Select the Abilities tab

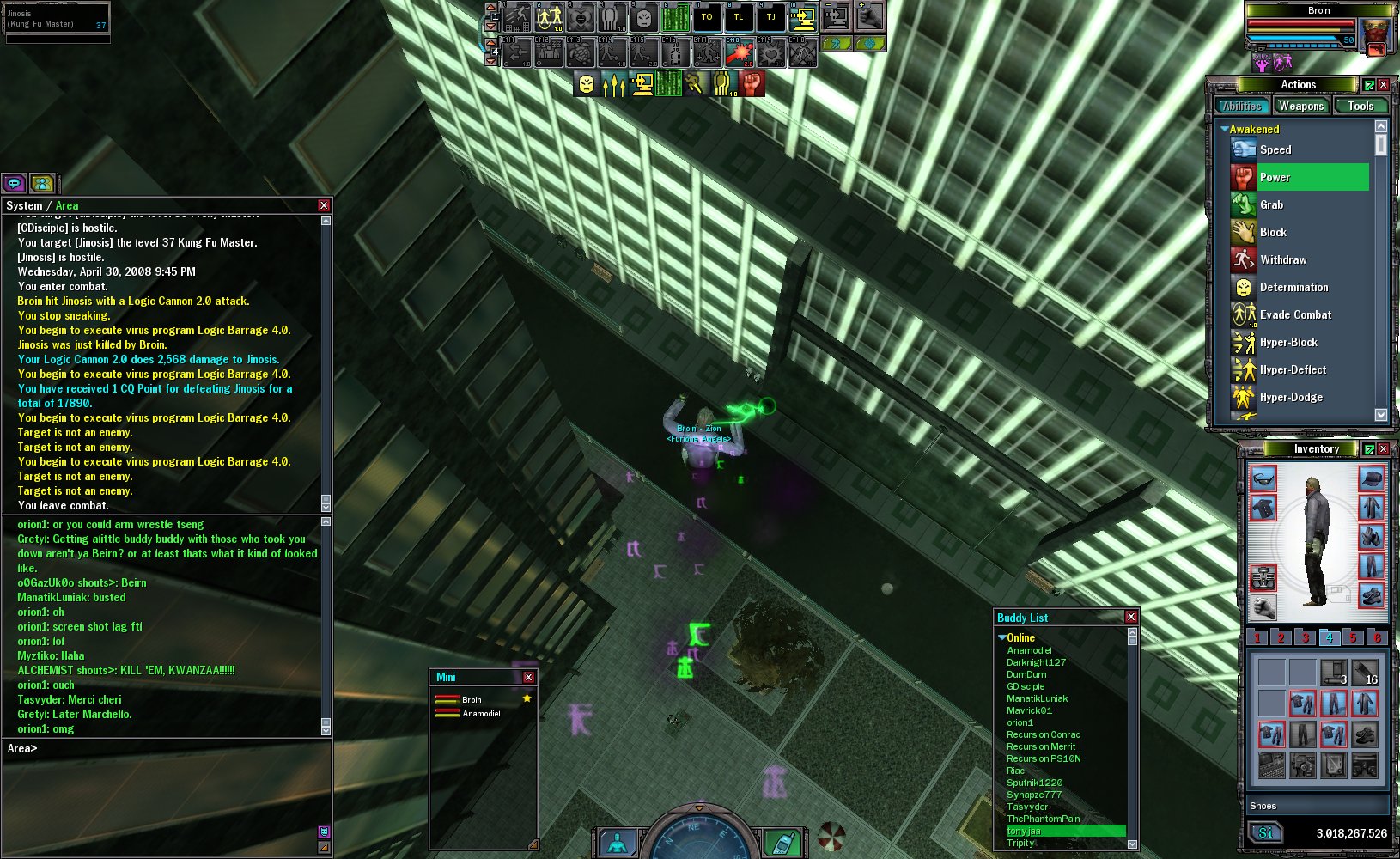[x=1242, y=106]
